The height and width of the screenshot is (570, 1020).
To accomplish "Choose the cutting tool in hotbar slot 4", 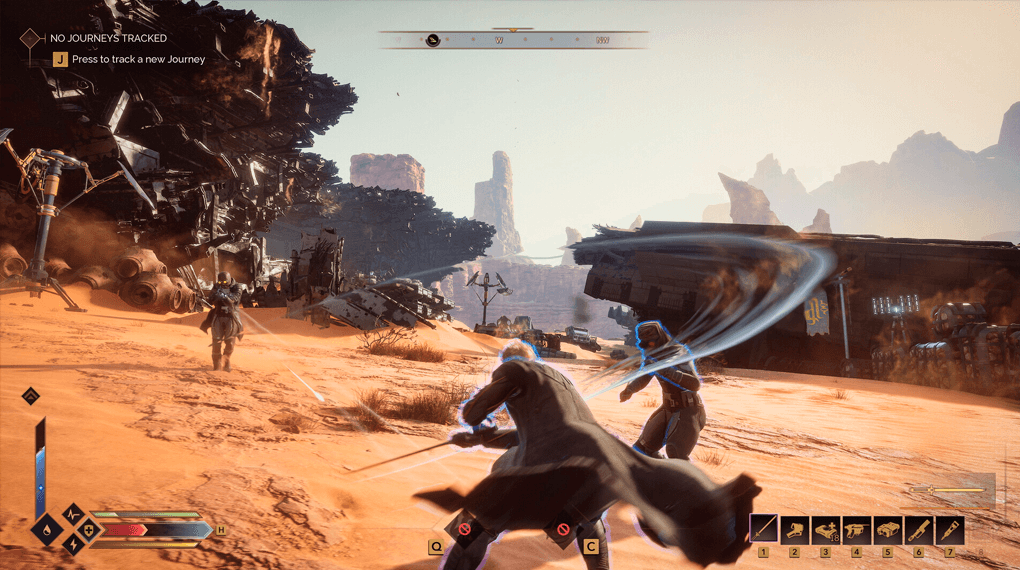I will (856, 528).
